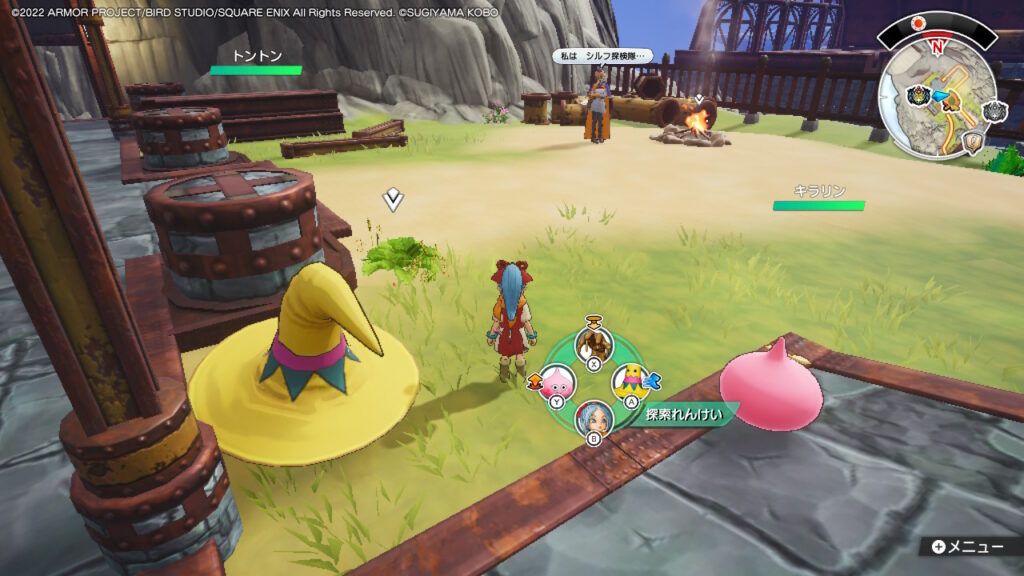The width and height of the screenshot is (1024, 576).
Task: Select the yellow witch-hat monster portrait
Action: point(631,379)
